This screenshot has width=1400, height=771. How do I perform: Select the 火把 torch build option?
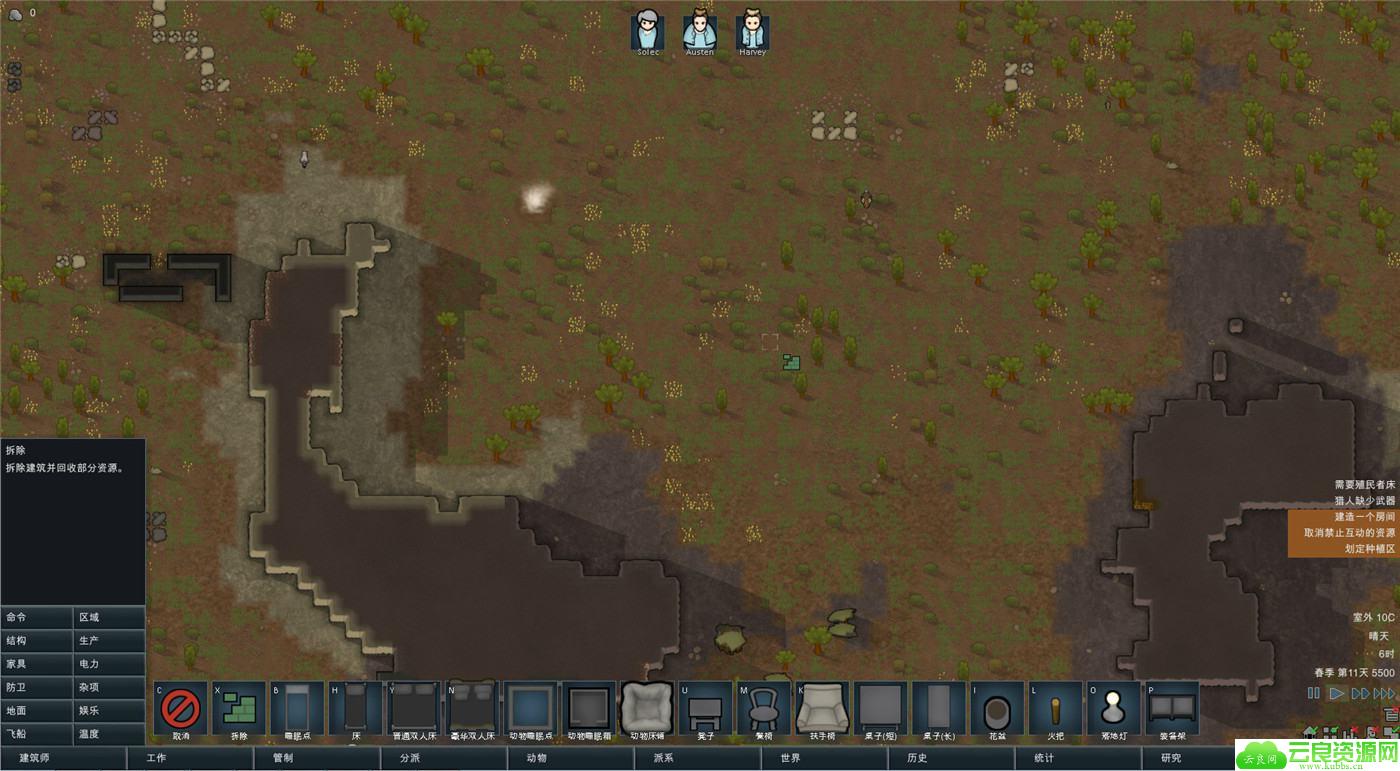pyautogui.click(x=1056, y=708)
